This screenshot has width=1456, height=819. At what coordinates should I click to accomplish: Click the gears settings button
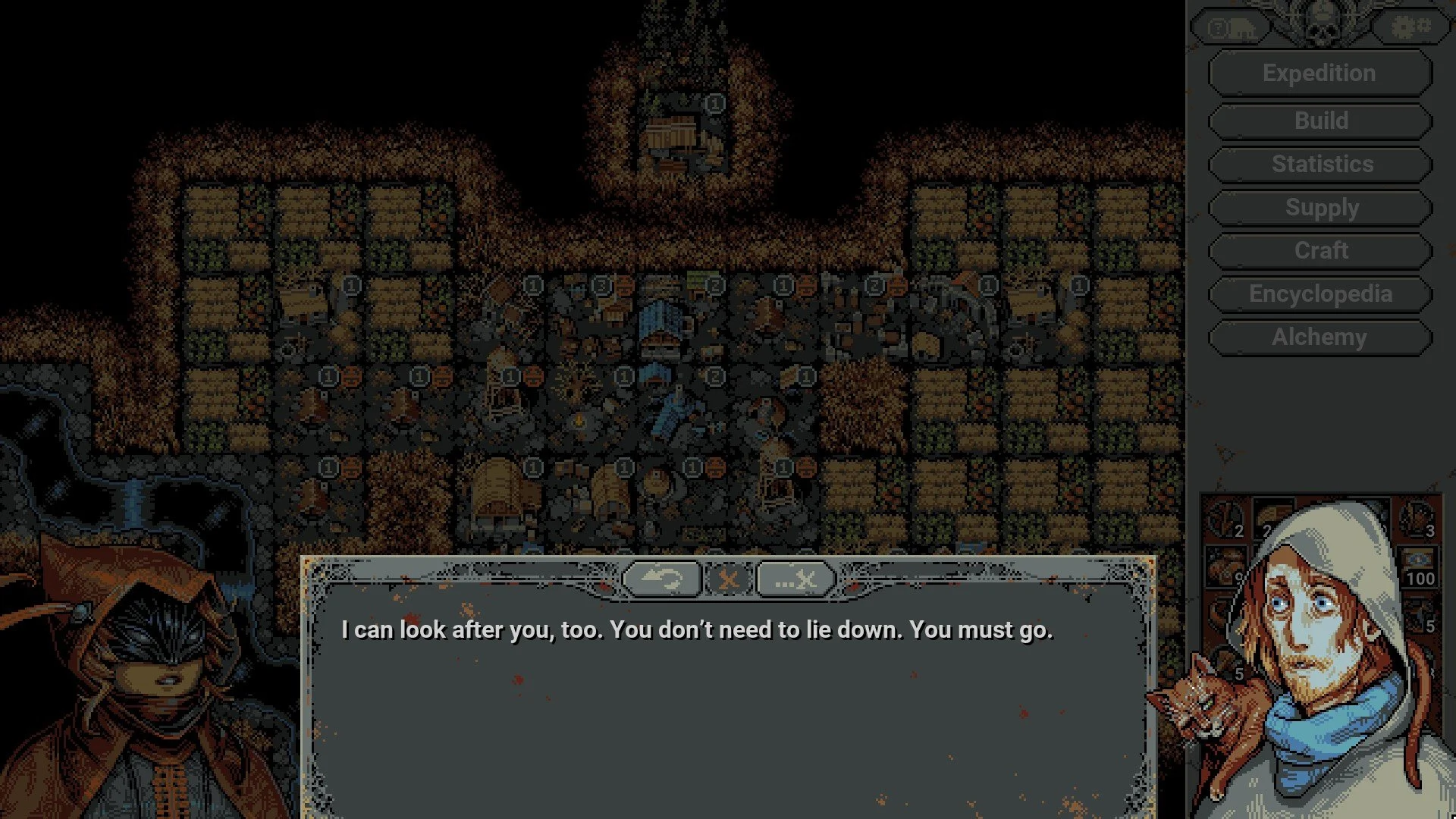pyautogui.click(x=1410, y=28)
